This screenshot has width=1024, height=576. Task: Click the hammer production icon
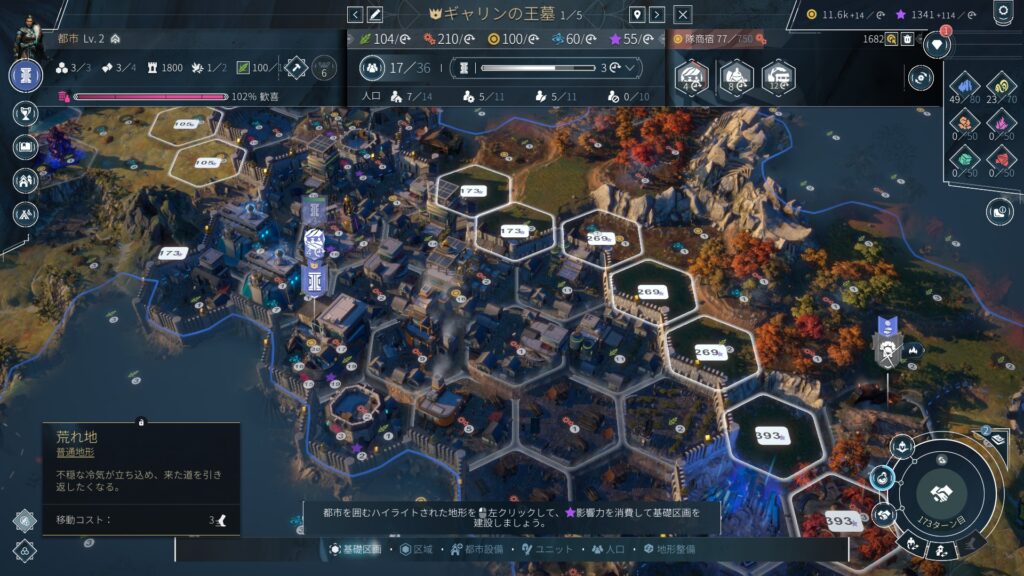(296, 67)
